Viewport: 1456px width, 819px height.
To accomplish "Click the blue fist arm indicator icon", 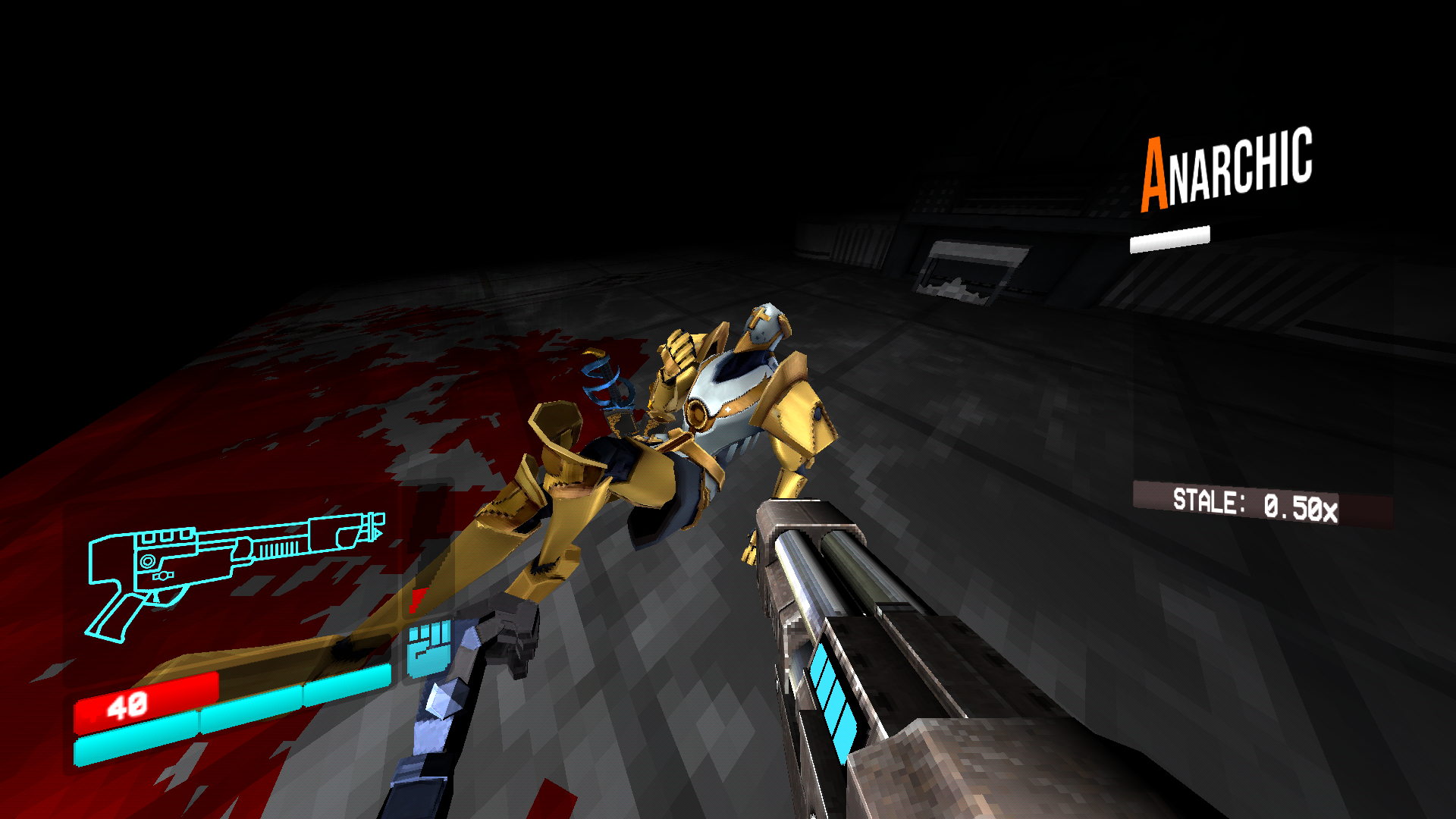I will pyautogui.click(x=428, y=652).
